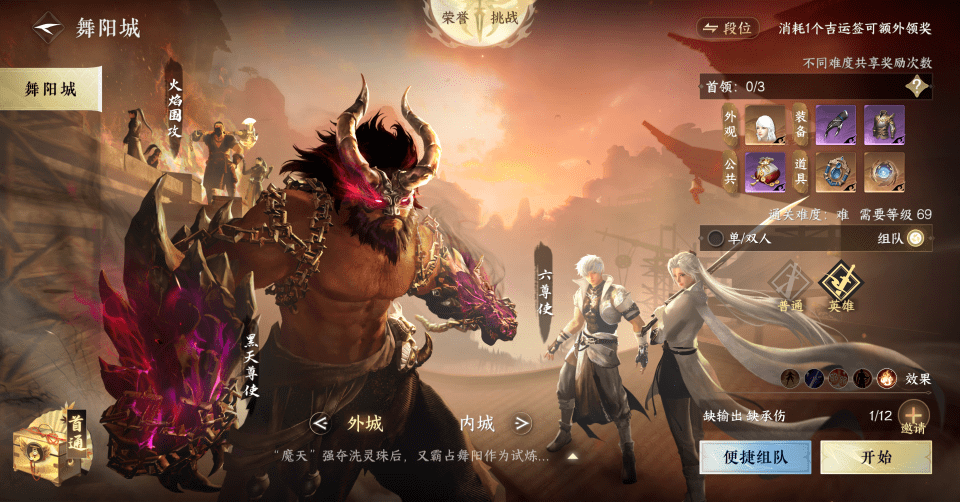960x502 pixels.
Task: Open the 首通 first-clear treasure chest
Action: [51, 448]
